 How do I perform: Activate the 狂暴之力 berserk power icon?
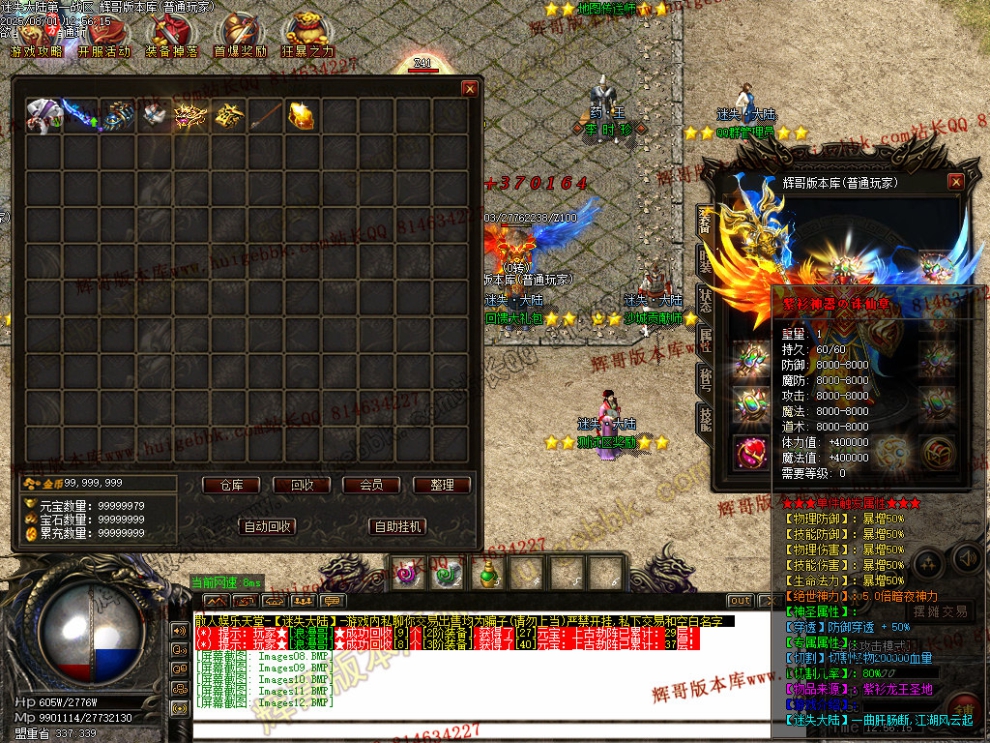click(308, 36)
